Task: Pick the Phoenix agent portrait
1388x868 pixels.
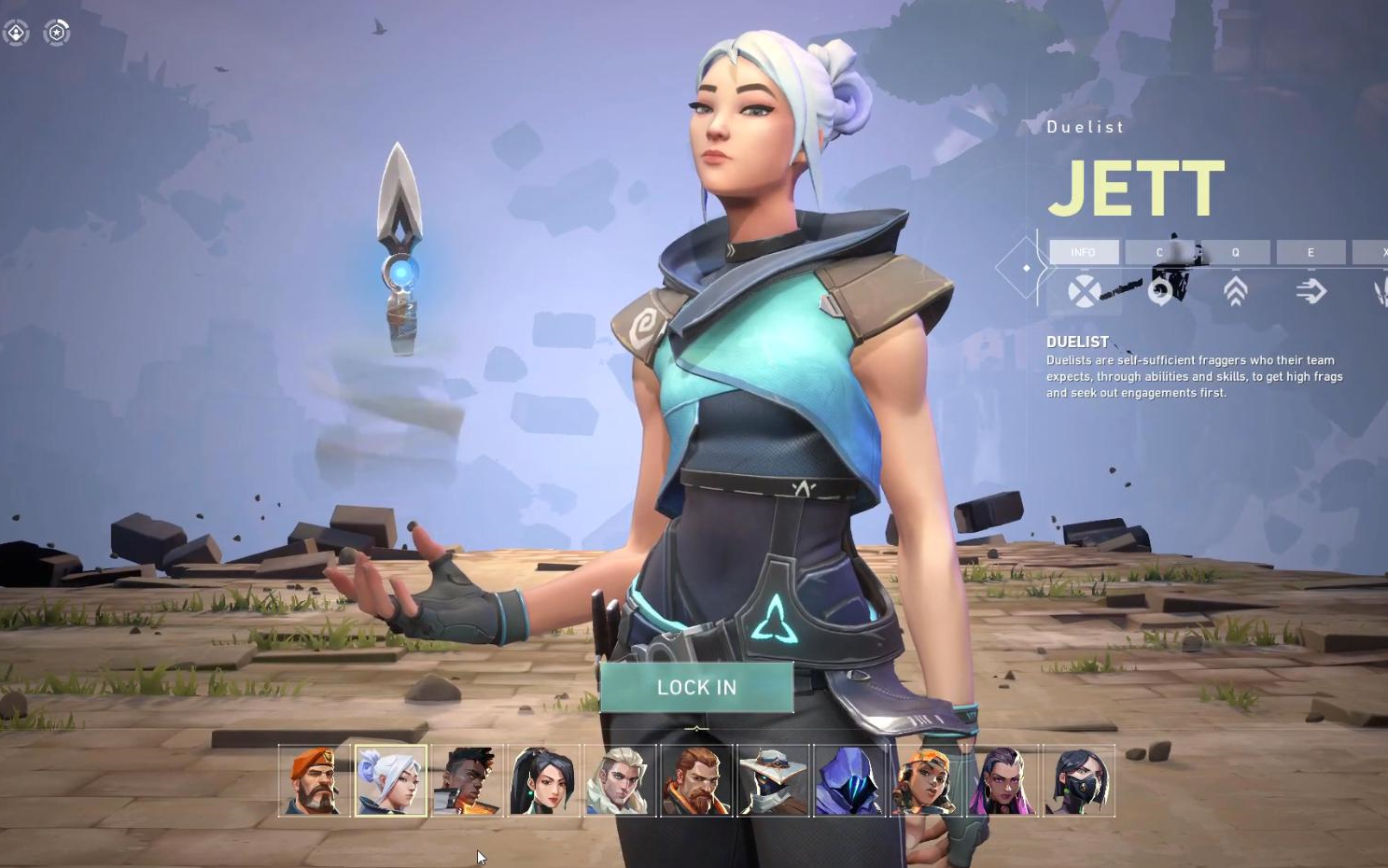Action: (x=468, y=780)
